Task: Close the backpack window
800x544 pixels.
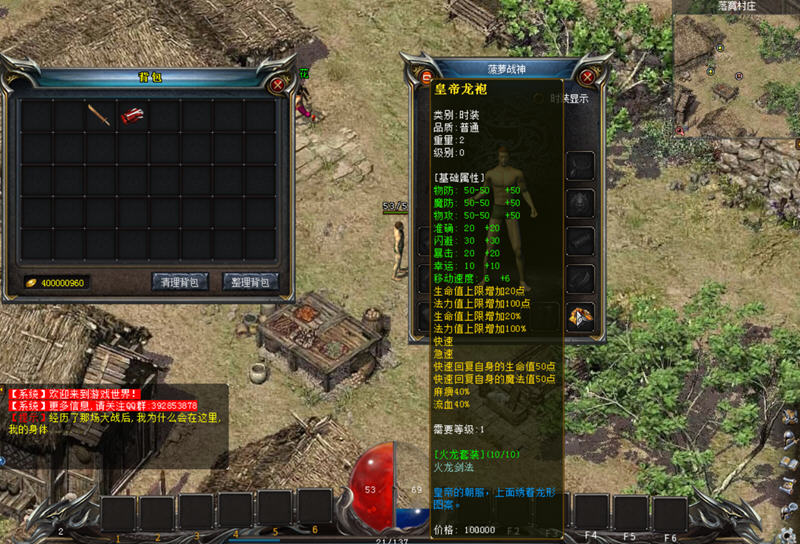Action: 277,85
